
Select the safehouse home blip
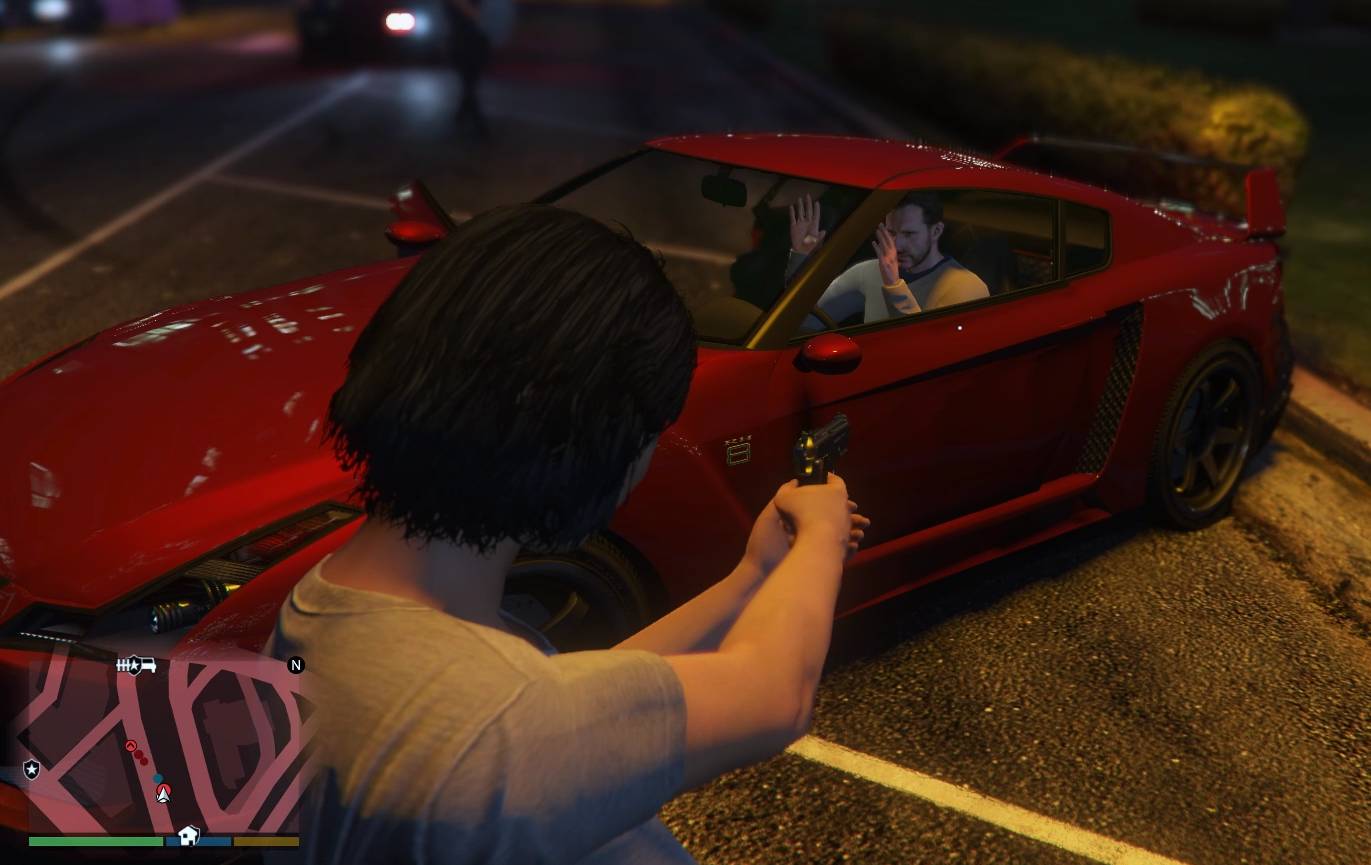click(x=188, y=835)
